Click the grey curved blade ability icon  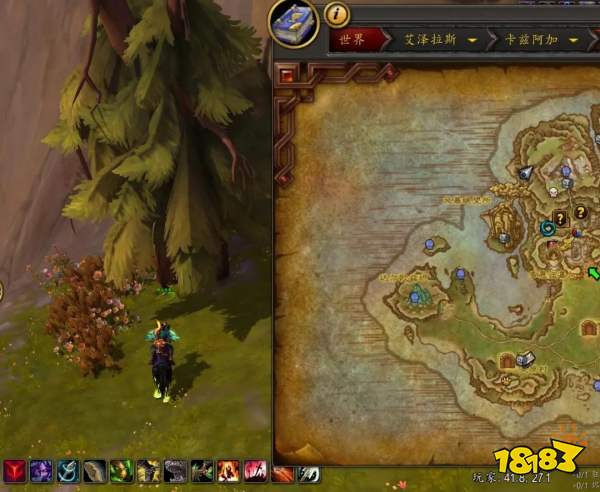coord(95,472)
